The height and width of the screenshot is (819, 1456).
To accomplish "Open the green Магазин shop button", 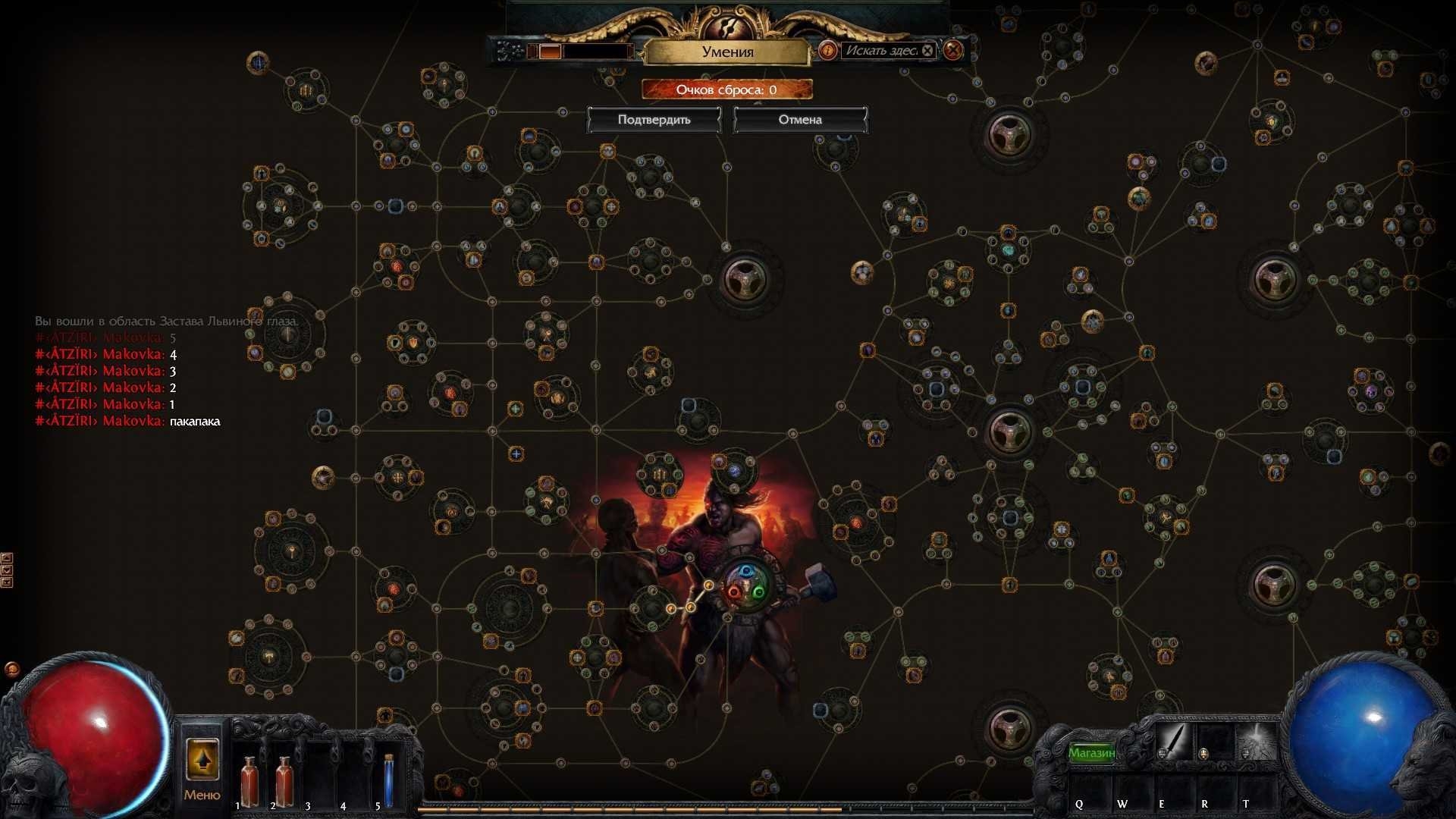I will (1092, 752).
